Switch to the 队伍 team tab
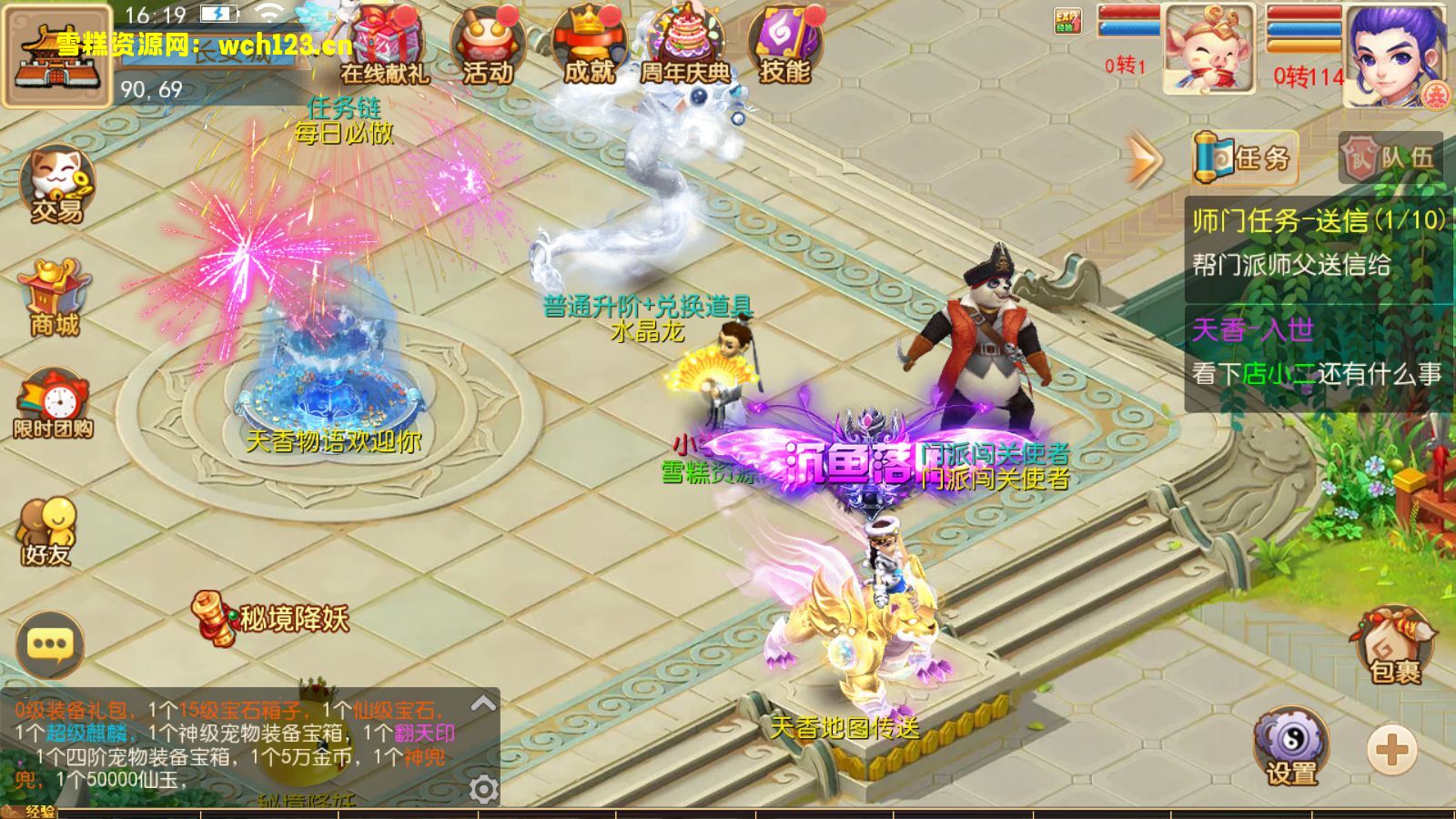The width and height of the screenshot is (1456, 819). click(1390, 158)
